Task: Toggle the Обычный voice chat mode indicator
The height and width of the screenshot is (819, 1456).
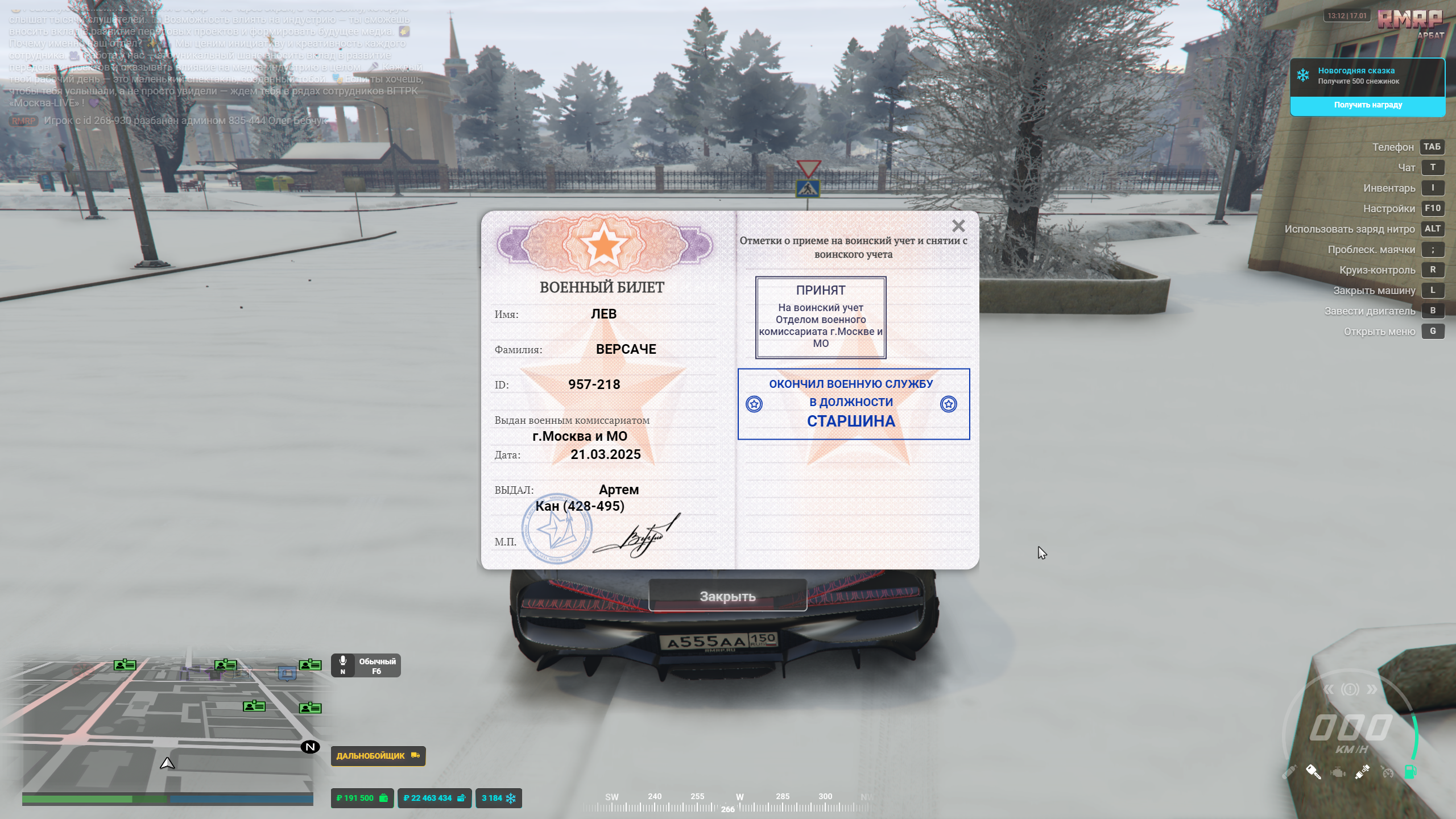Action: 366,665
